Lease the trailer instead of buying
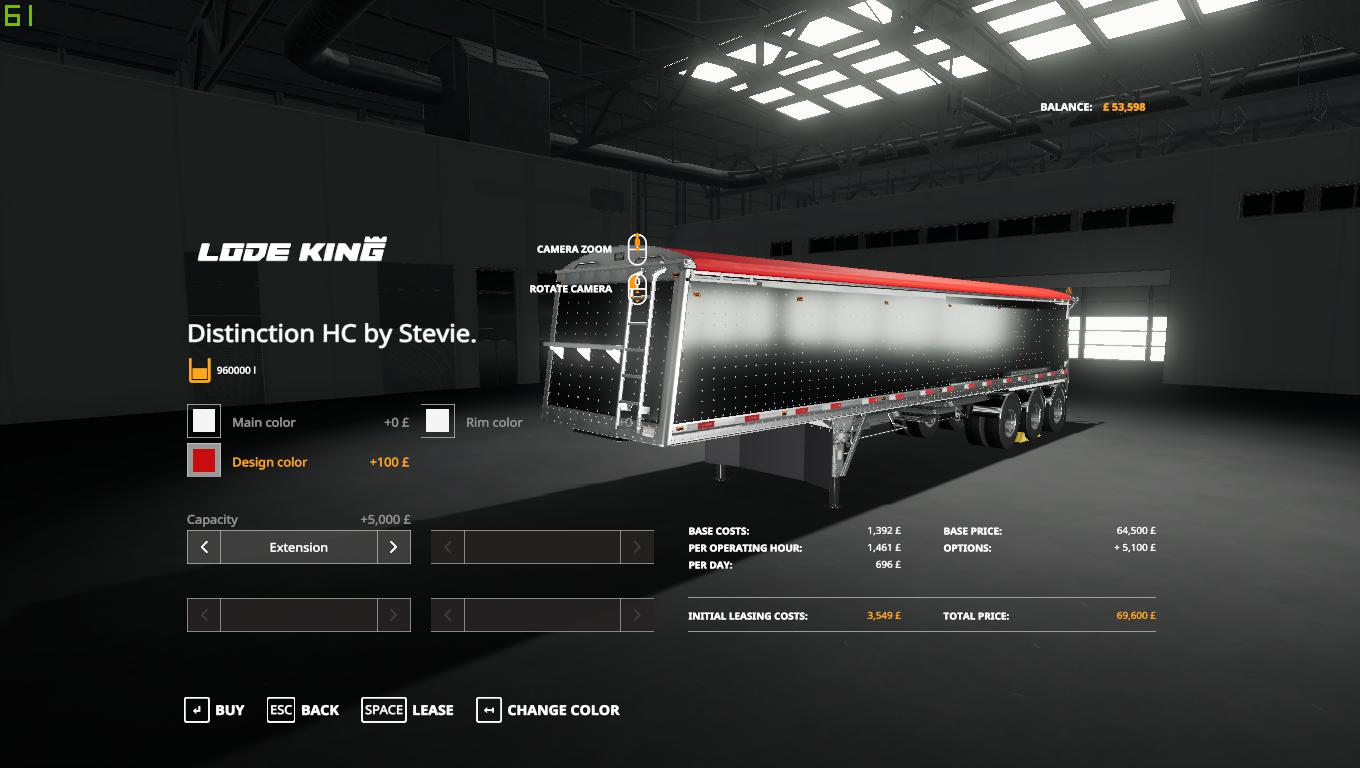The height and width of the screenshot is (768, 1360). point(407,710)
